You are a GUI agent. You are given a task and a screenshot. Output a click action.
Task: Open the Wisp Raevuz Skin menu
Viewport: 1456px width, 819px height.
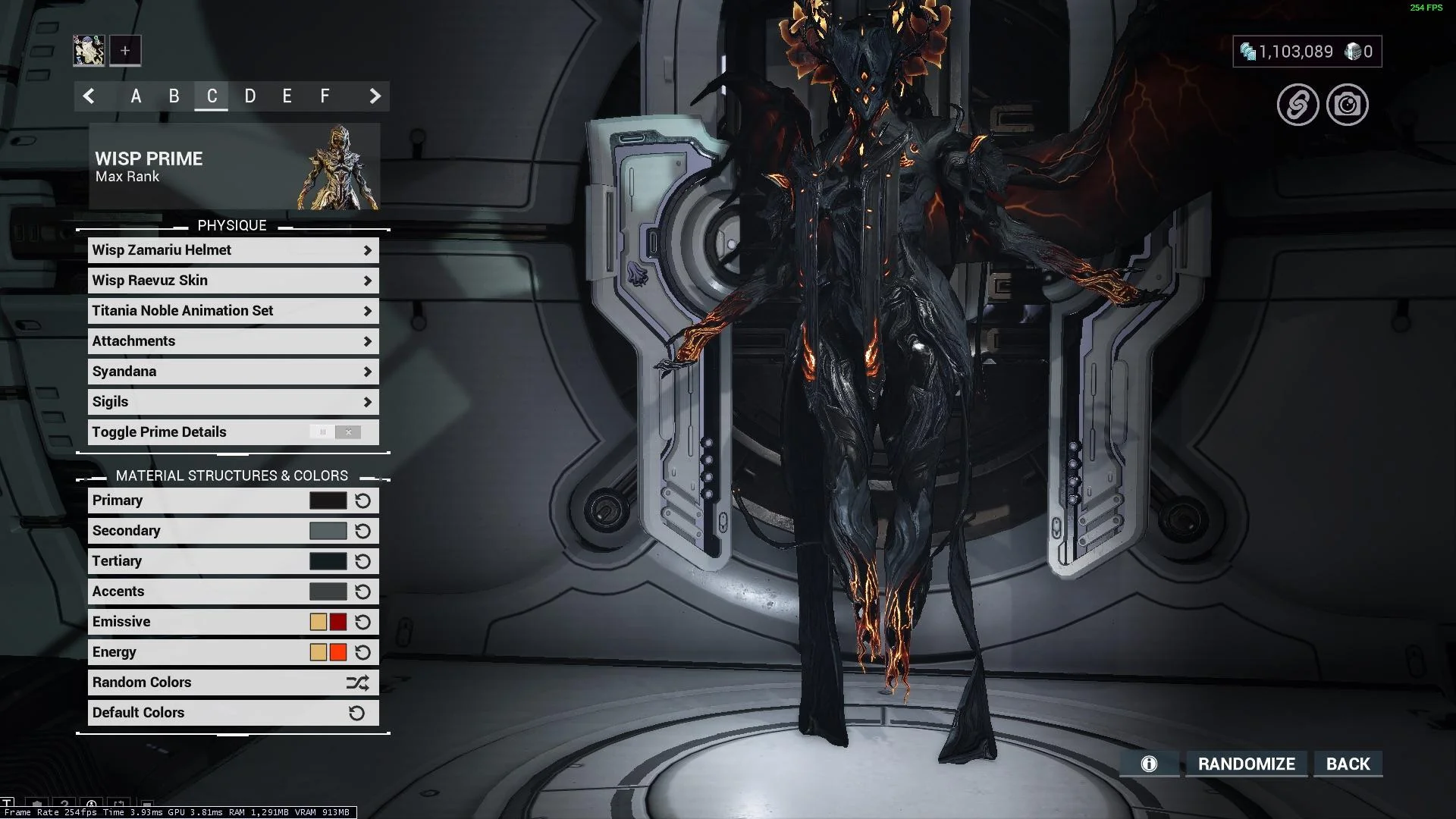tap(233, 281)
